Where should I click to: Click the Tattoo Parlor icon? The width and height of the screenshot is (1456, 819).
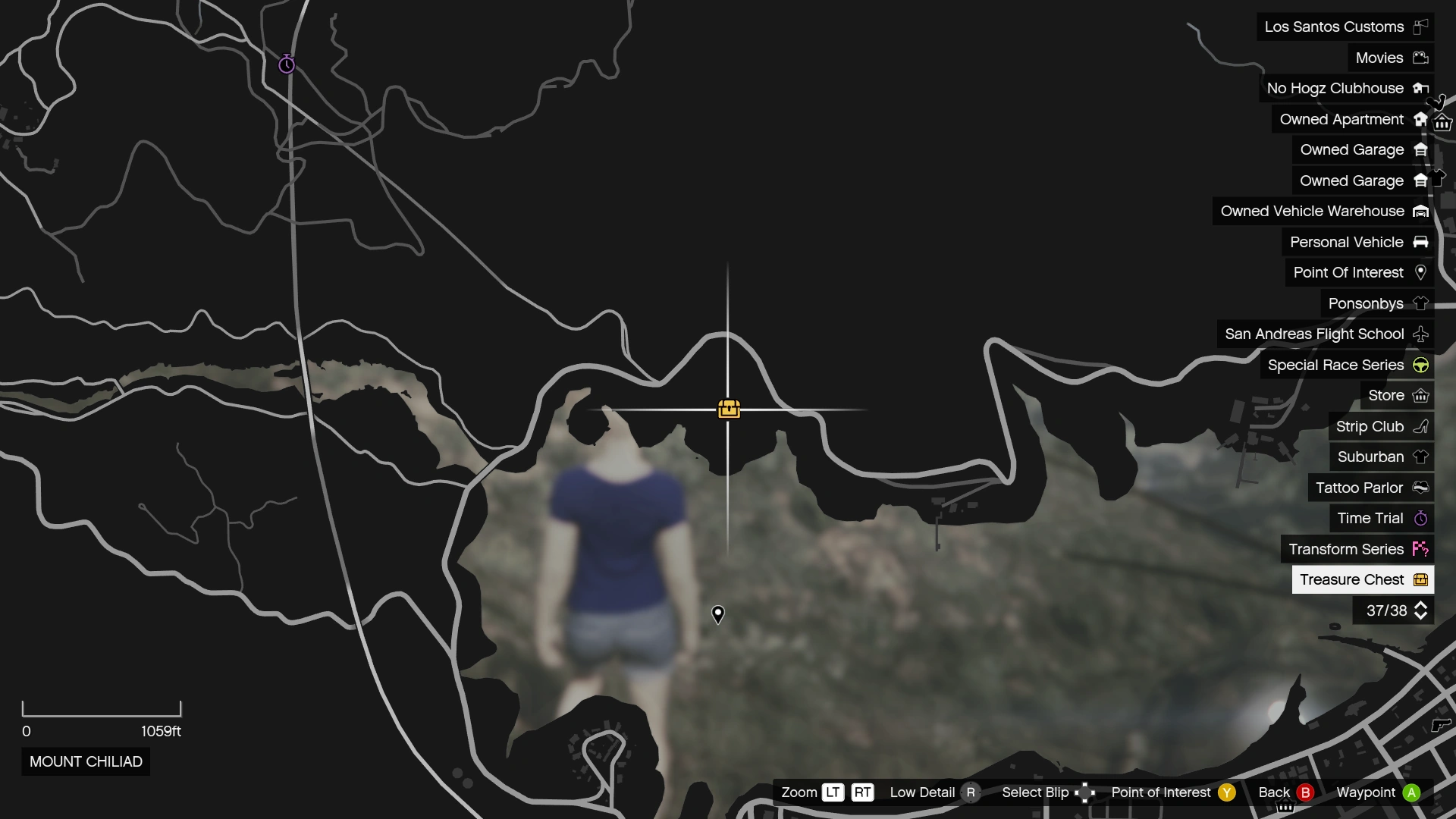click(x=1419, y=488)
